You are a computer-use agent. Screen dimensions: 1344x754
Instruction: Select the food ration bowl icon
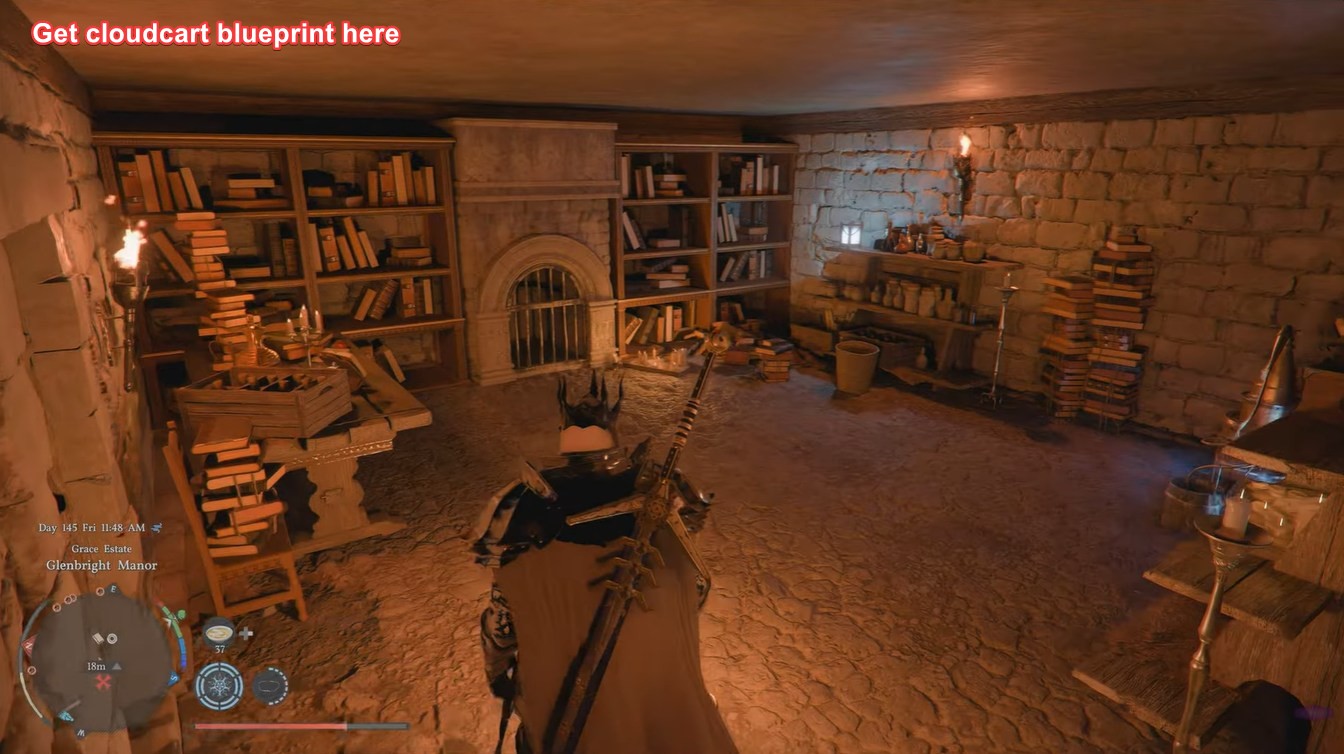tap(219, 633)
